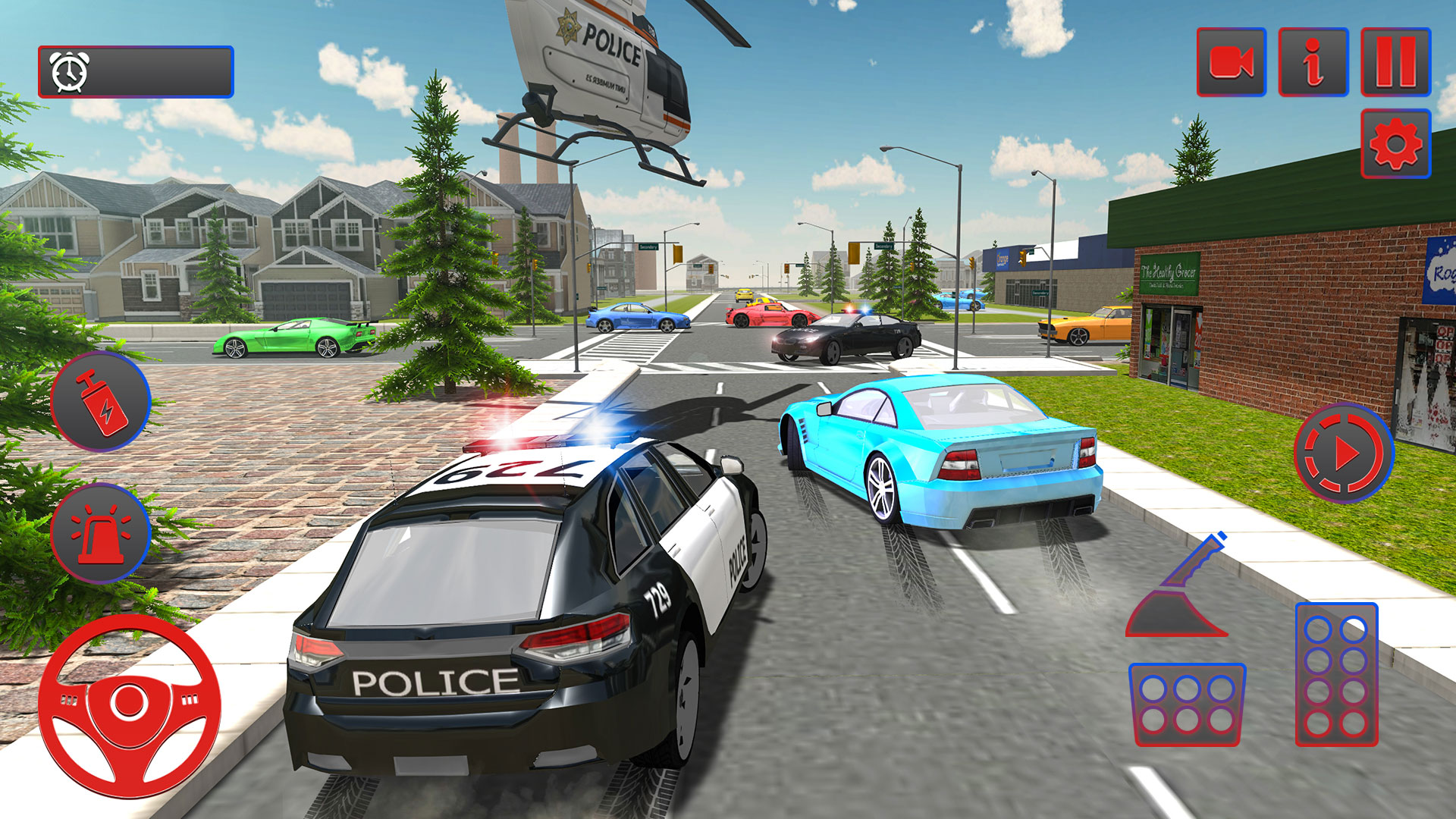Pause the game with the pause icon
This screenshot has height=819, width=1456.
coord(1395,63)
